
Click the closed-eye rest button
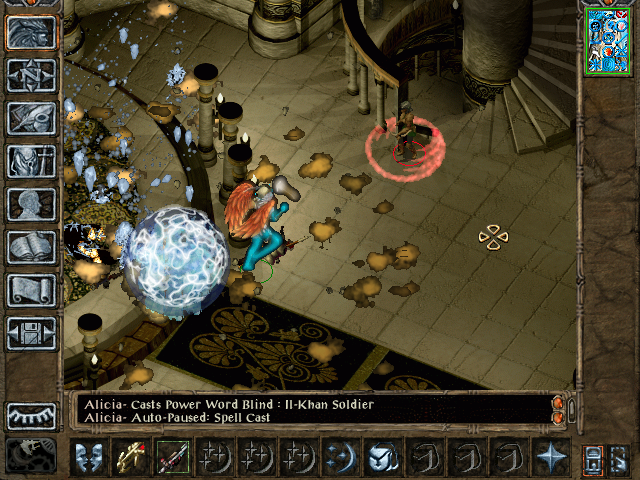(31, 416)
